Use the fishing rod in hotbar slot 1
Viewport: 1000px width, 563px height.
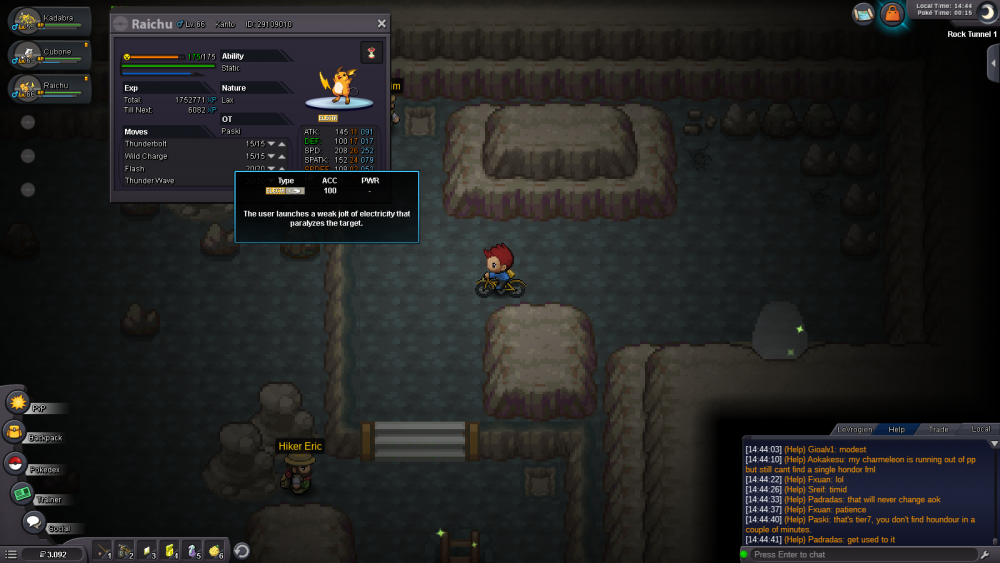104,550
